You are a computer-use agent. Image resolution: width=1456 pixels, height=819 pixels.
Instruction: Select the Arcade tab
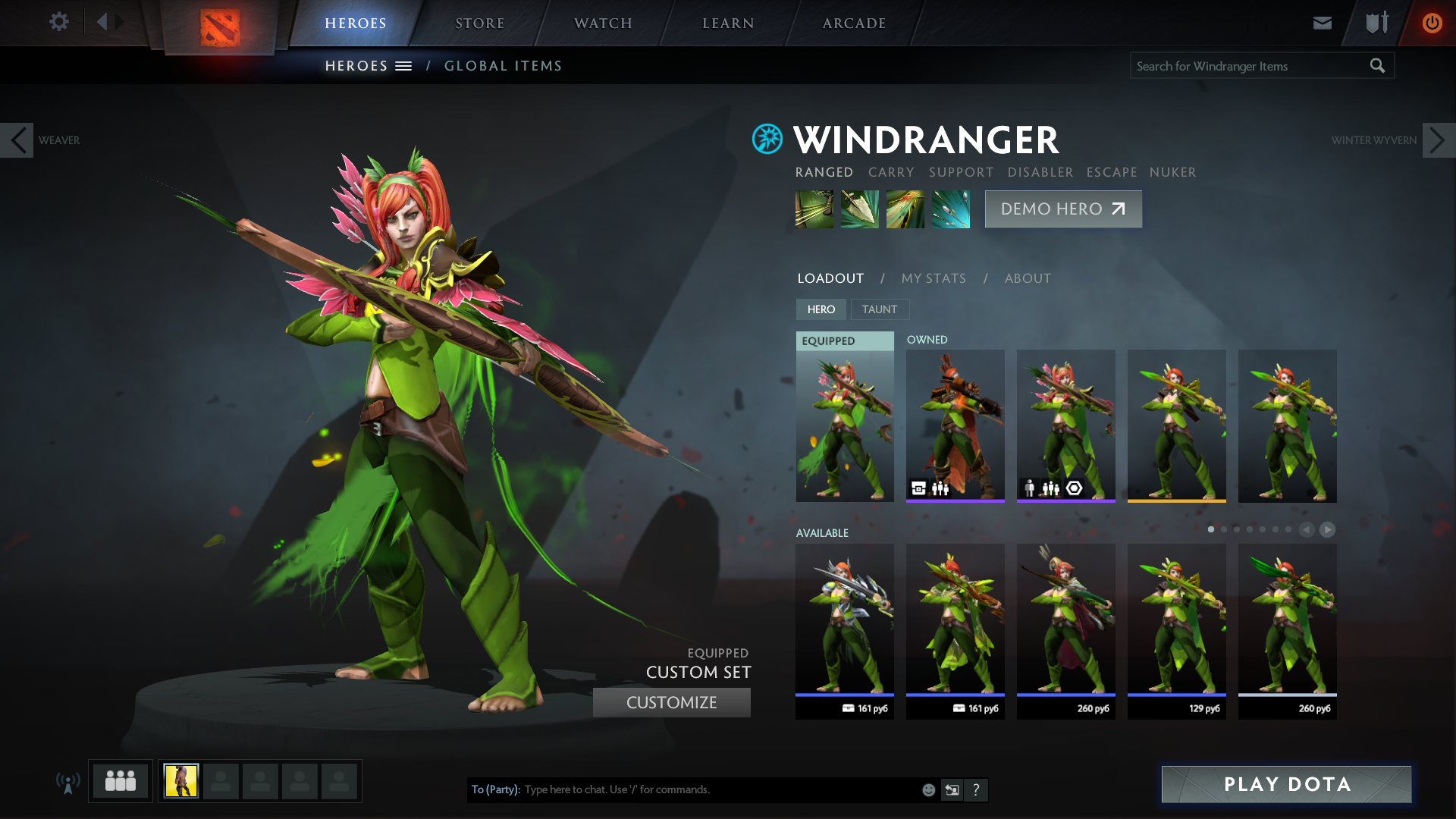click(x=854, y=24)
